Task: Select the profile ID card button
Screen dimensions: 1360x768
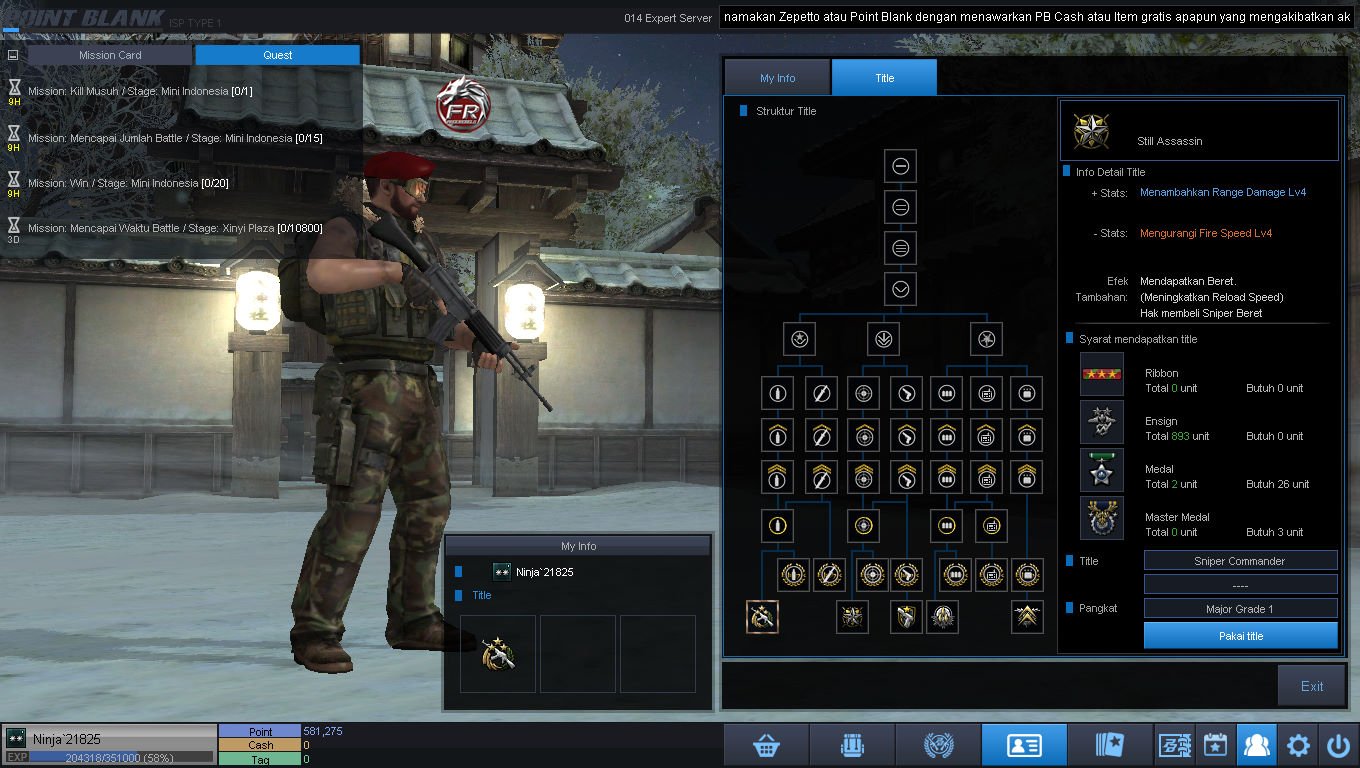Action: (1024, 745)
